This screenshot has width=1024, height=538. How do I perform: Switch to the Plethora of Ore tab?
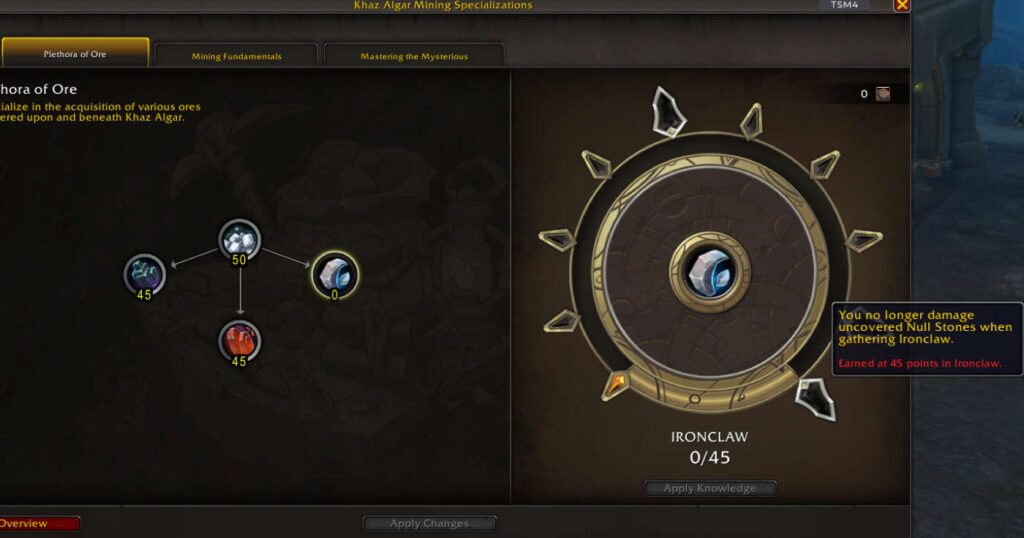point(75,54)
